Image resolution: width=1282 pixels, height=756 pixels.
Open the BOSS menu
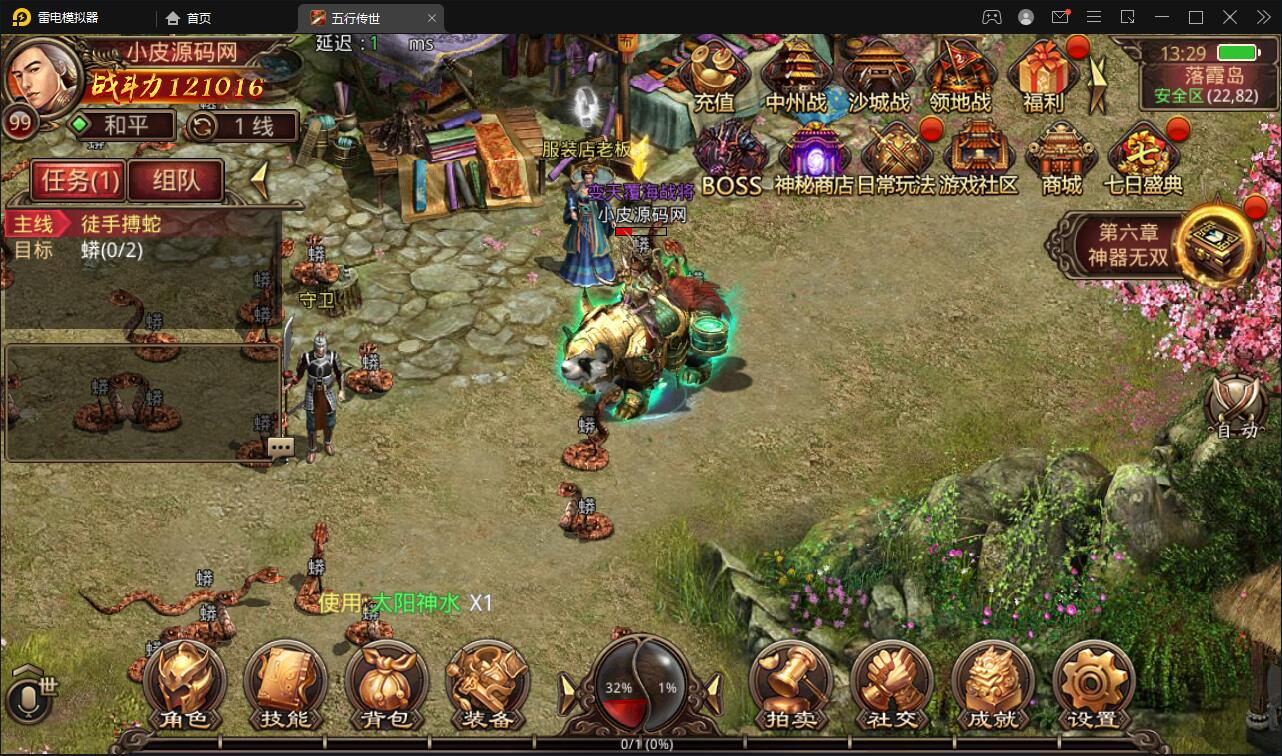pos(731,158)
